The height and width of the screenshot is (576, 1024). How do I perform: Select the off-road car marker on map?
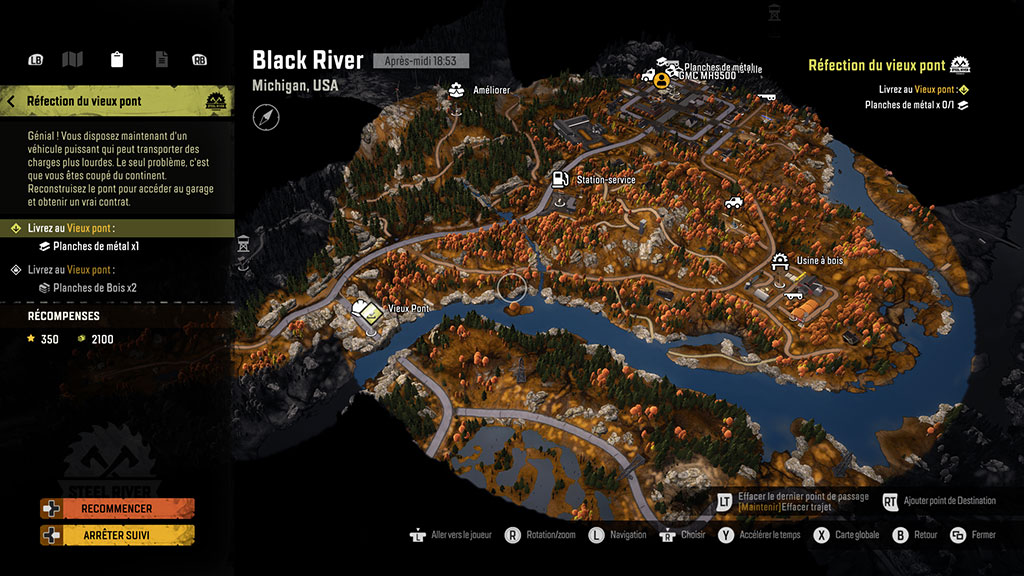(x=735, y=202)
